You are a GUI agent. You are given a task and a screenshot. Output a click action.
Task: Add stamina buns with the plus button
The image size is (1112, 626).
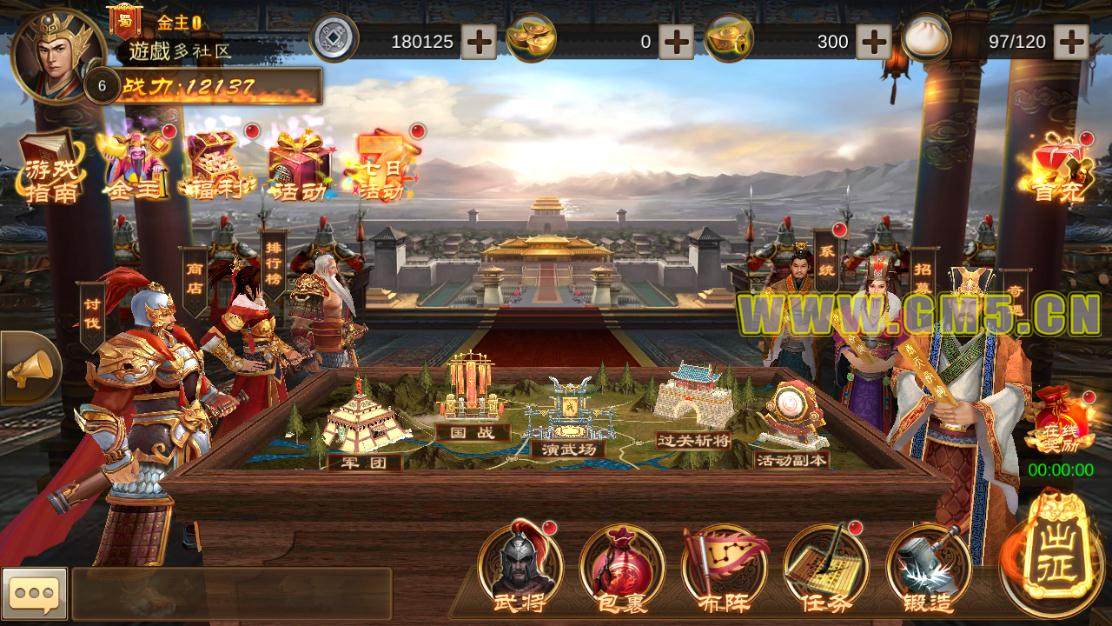(1071, 41)
